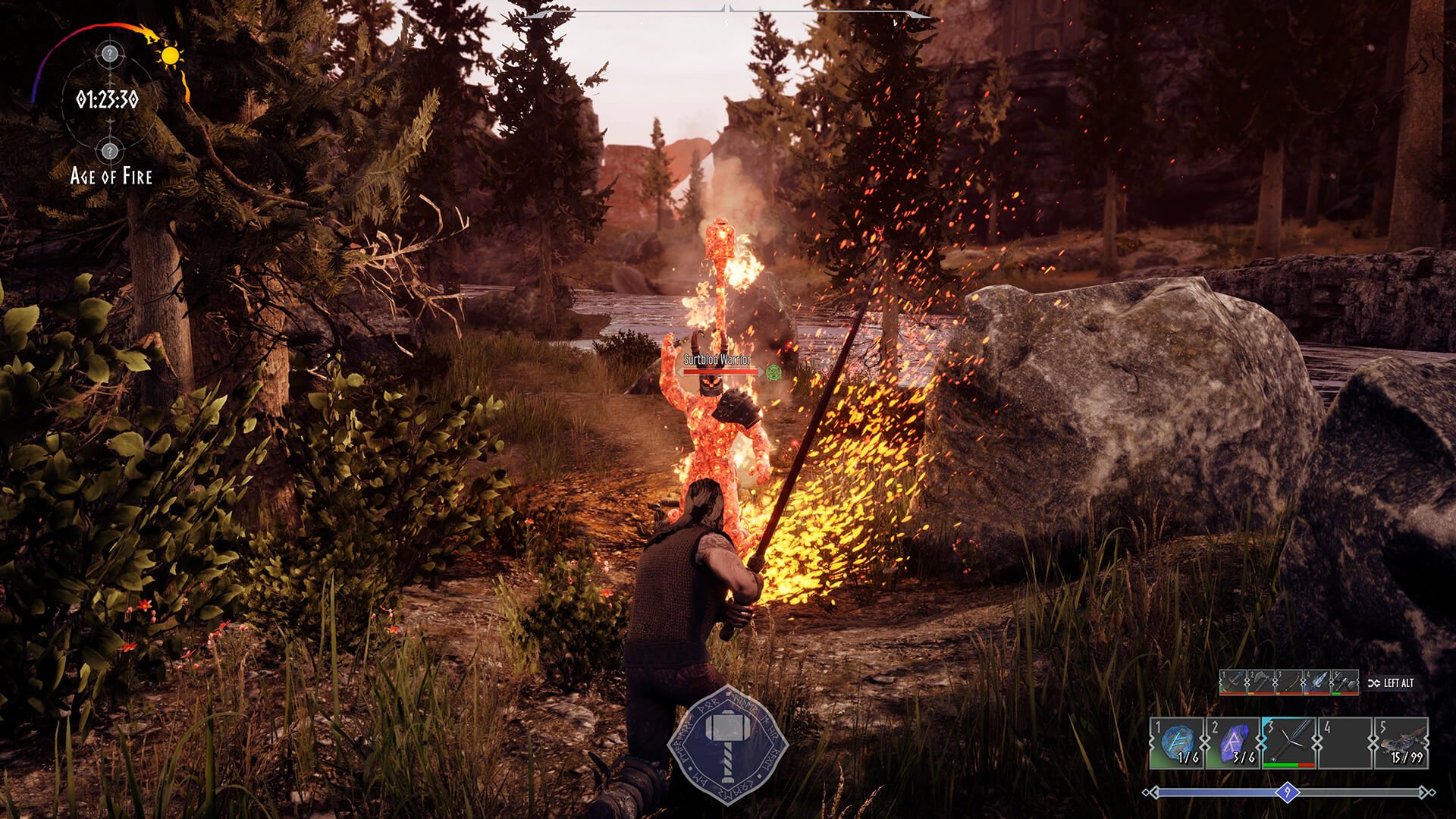This screenshot has width=1456, height=819.
Task: Click the lower question mark below the clock
Action: [x=110, y=150]
